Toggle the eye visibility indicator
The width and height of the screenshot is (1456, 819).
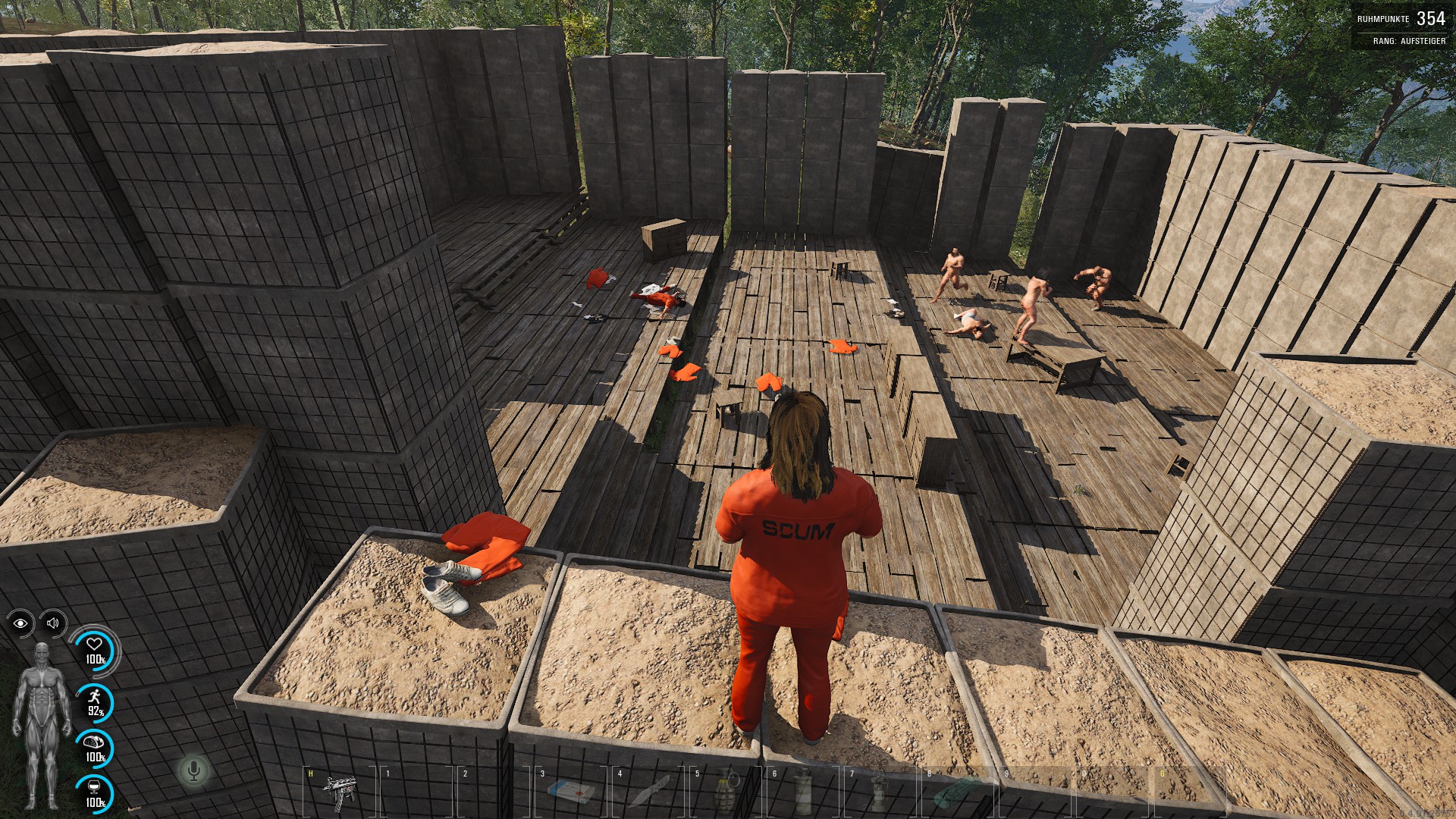click(20, 623)
